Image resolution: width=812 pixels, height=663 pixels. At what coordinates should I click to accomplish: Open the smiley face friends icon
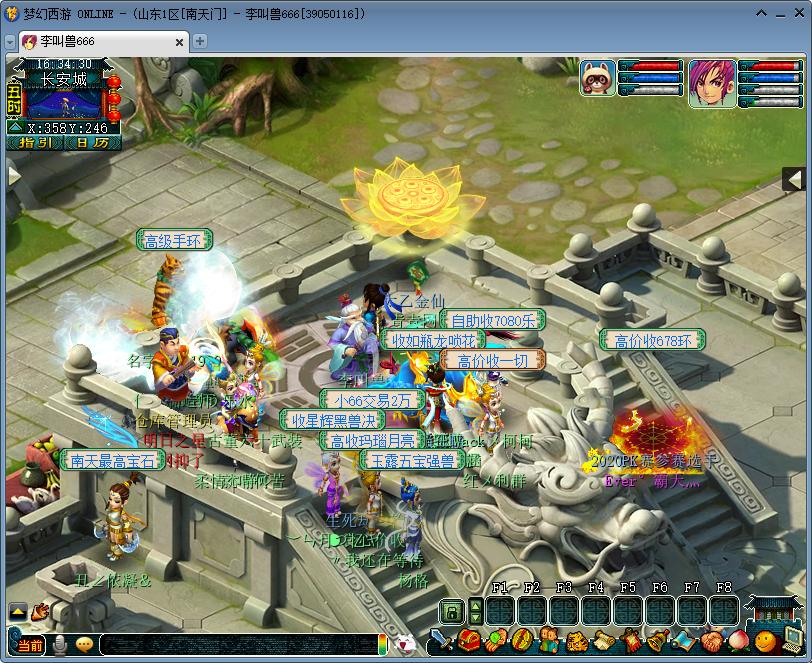[x=764, y=641]
